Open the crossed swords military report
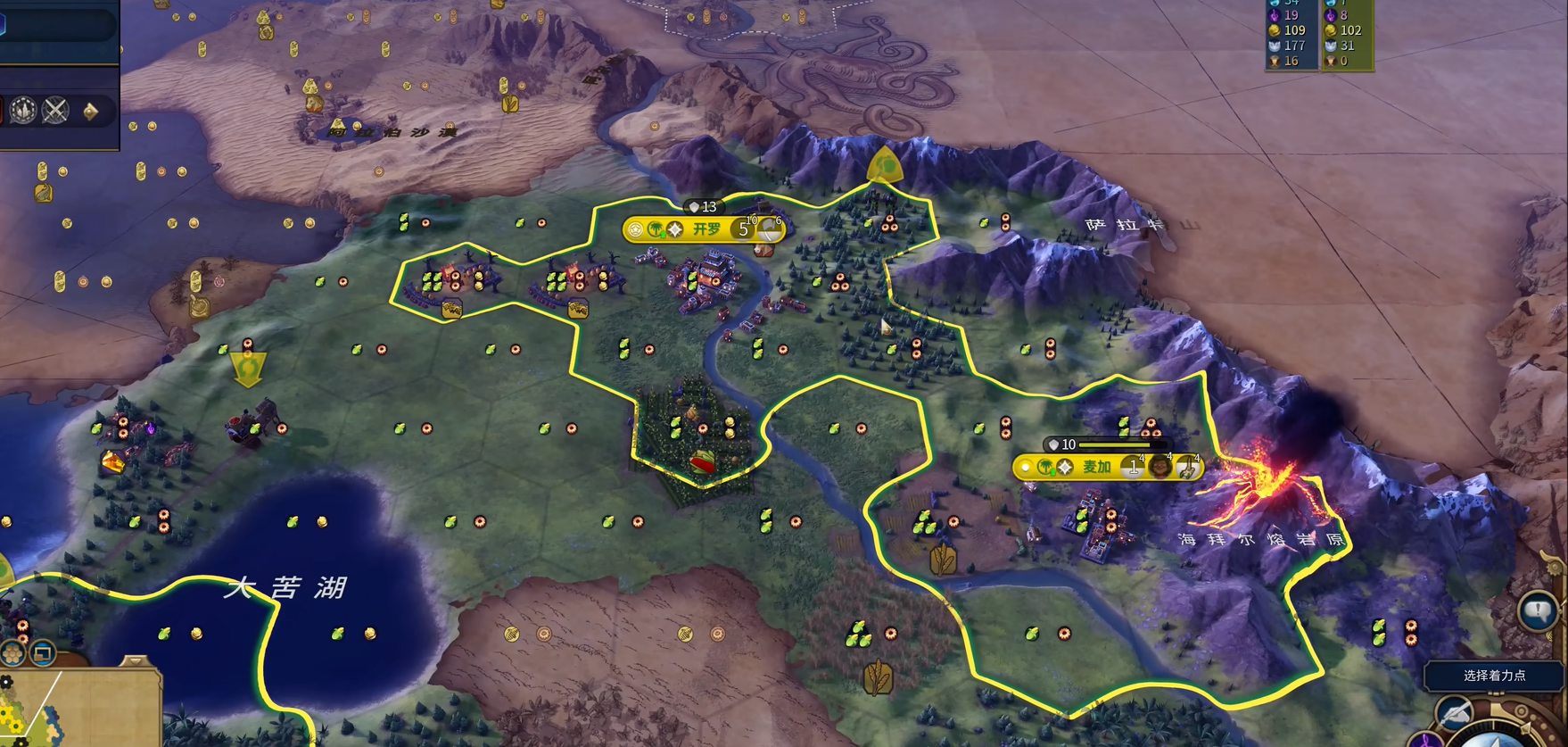This screenshot has height=747, width=1568. [x=56, y=111]
